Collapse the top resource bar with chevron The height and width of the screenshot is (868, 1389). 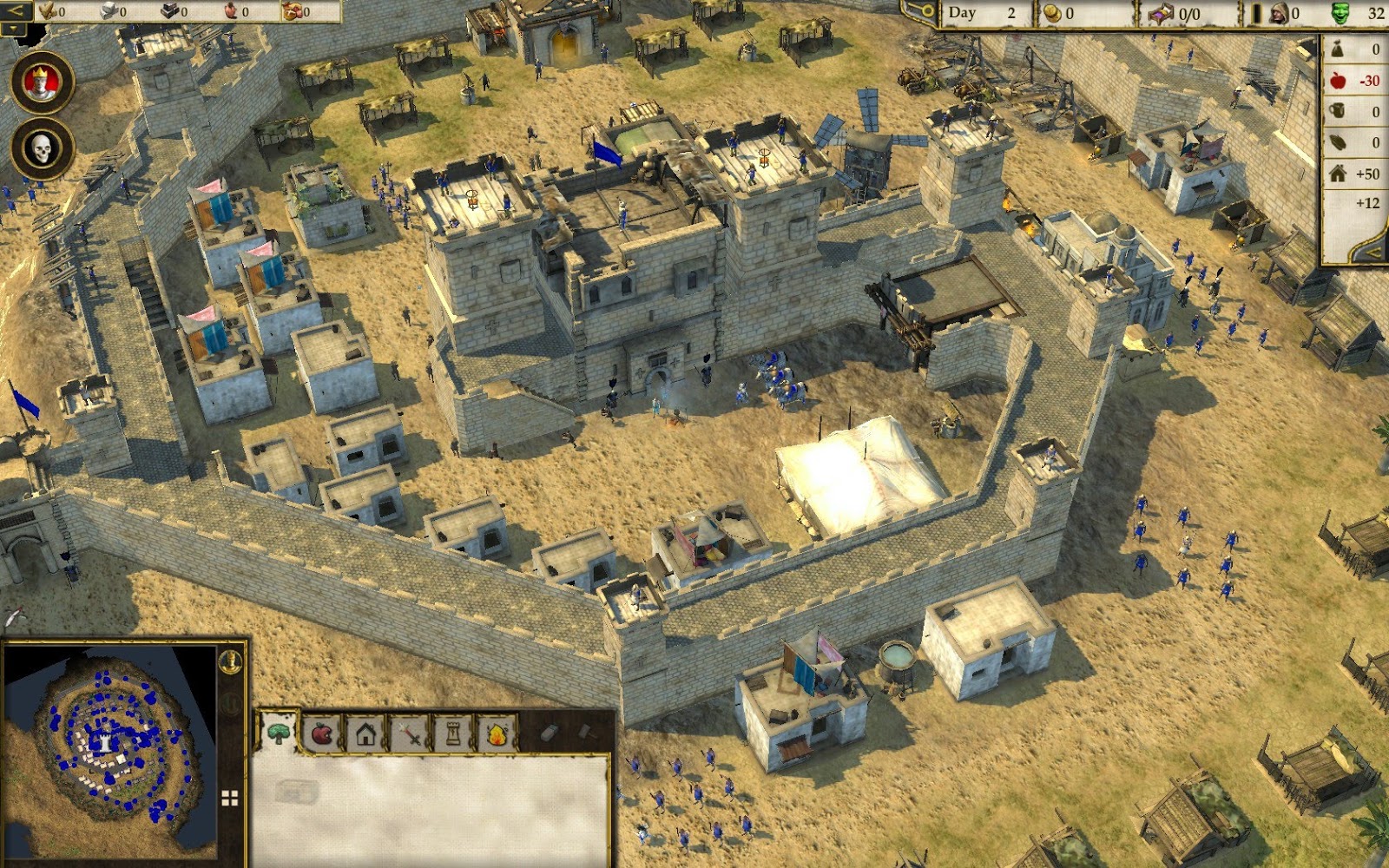[x=16, y=11]
